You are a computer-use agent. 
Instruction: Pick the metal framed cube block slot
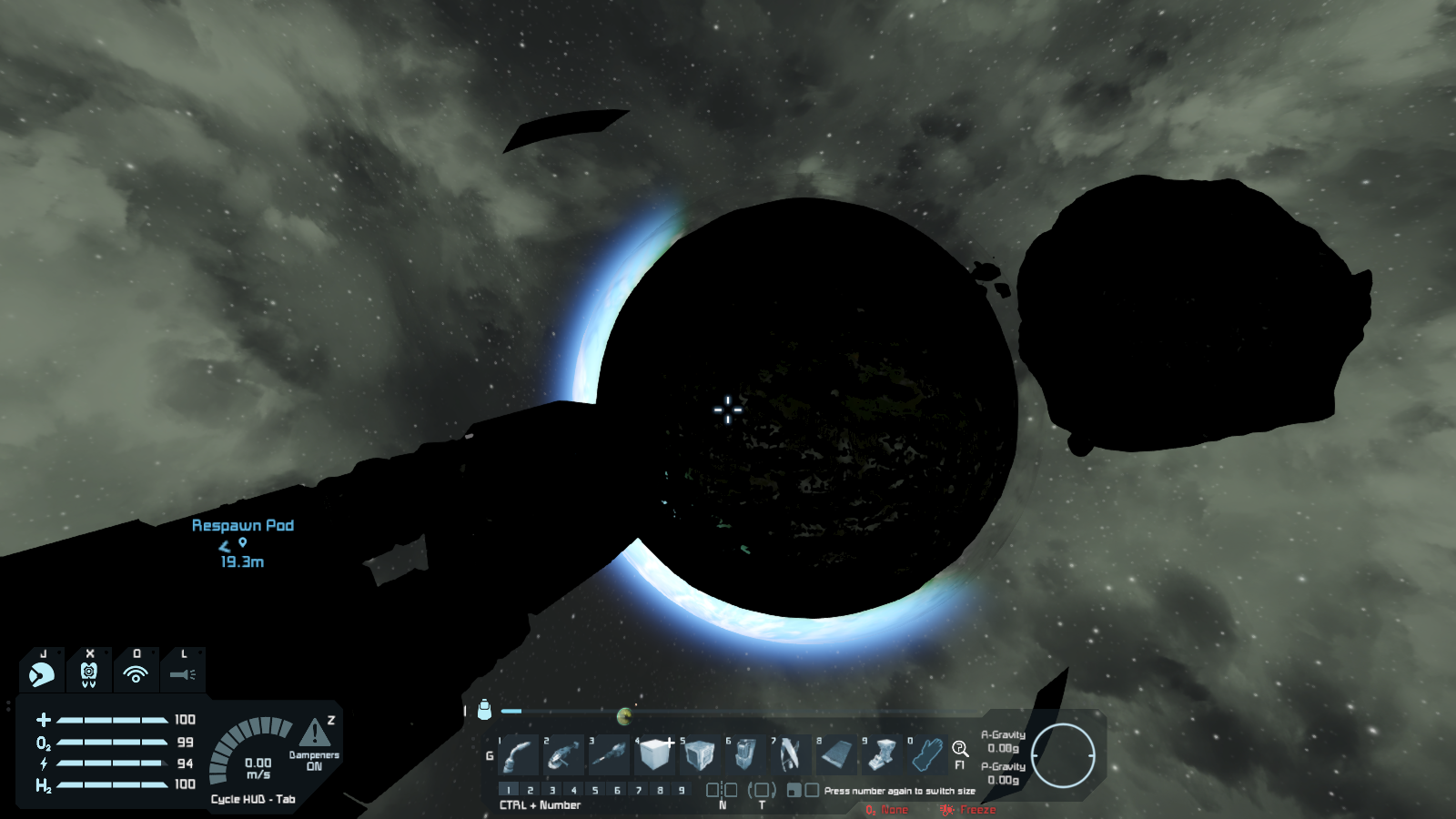[700, 755]
